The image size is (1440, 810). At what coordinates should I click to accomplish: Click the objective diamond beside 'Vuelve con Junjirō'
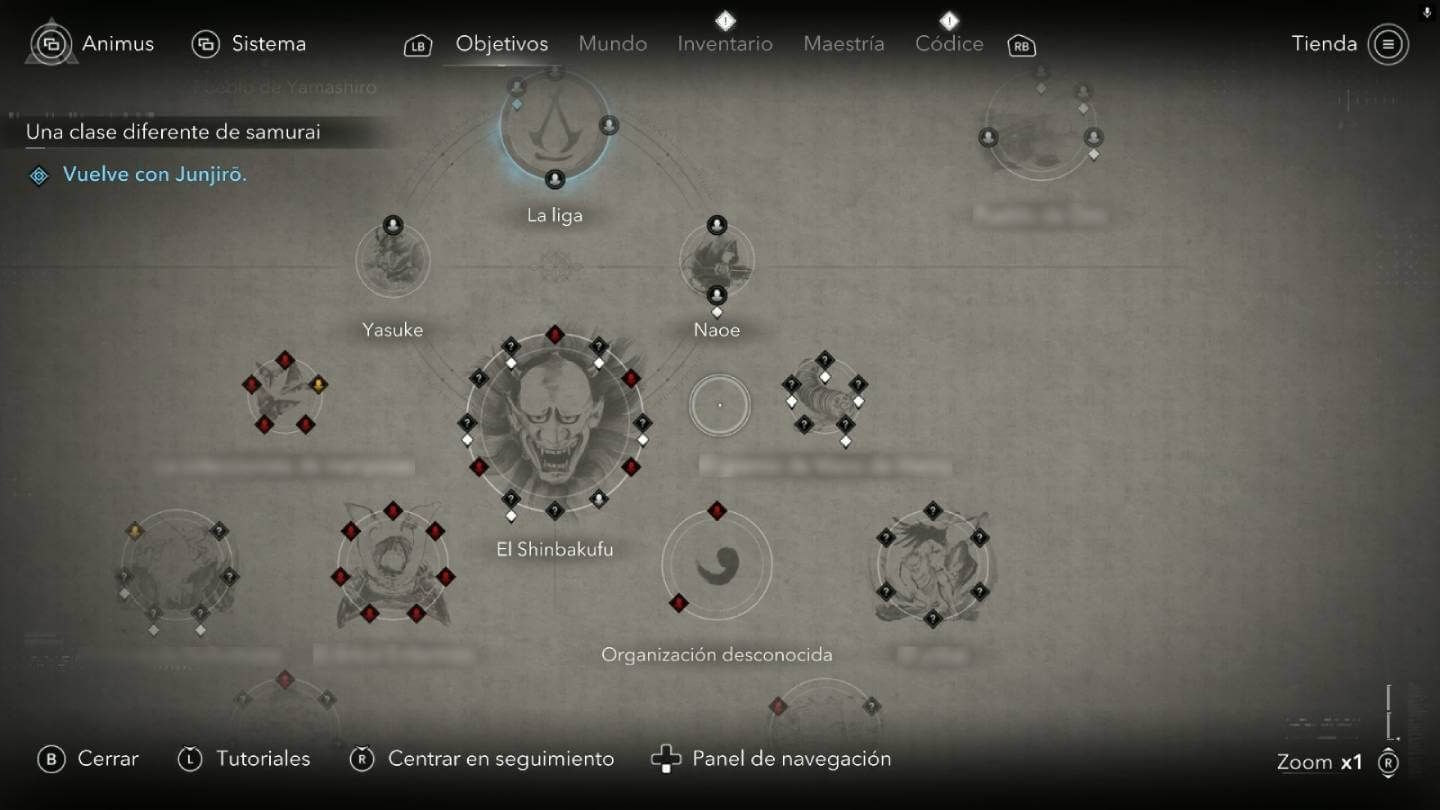tap(38, 175)
